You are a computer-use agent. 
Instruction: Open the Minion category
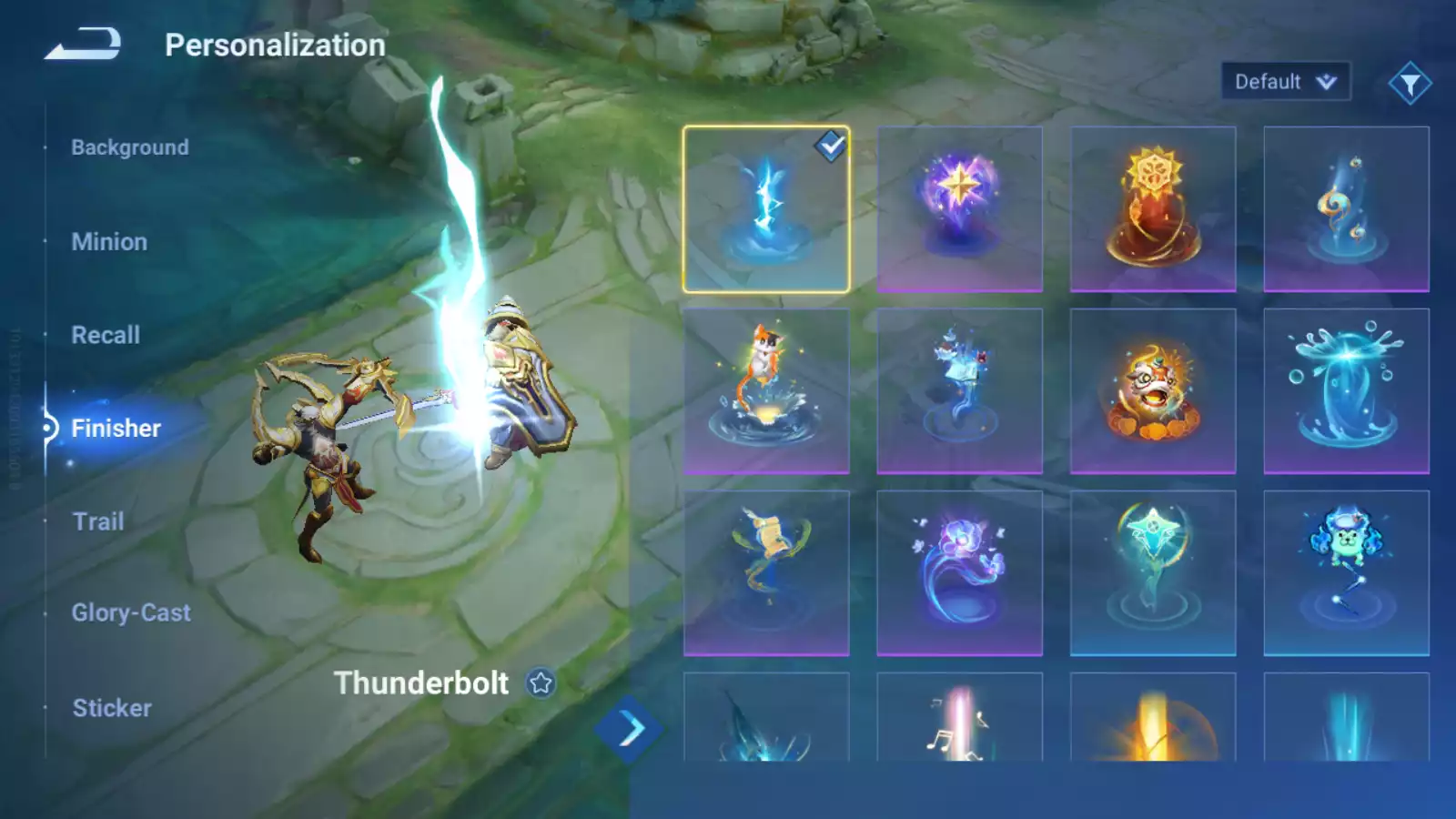[109, 242]
